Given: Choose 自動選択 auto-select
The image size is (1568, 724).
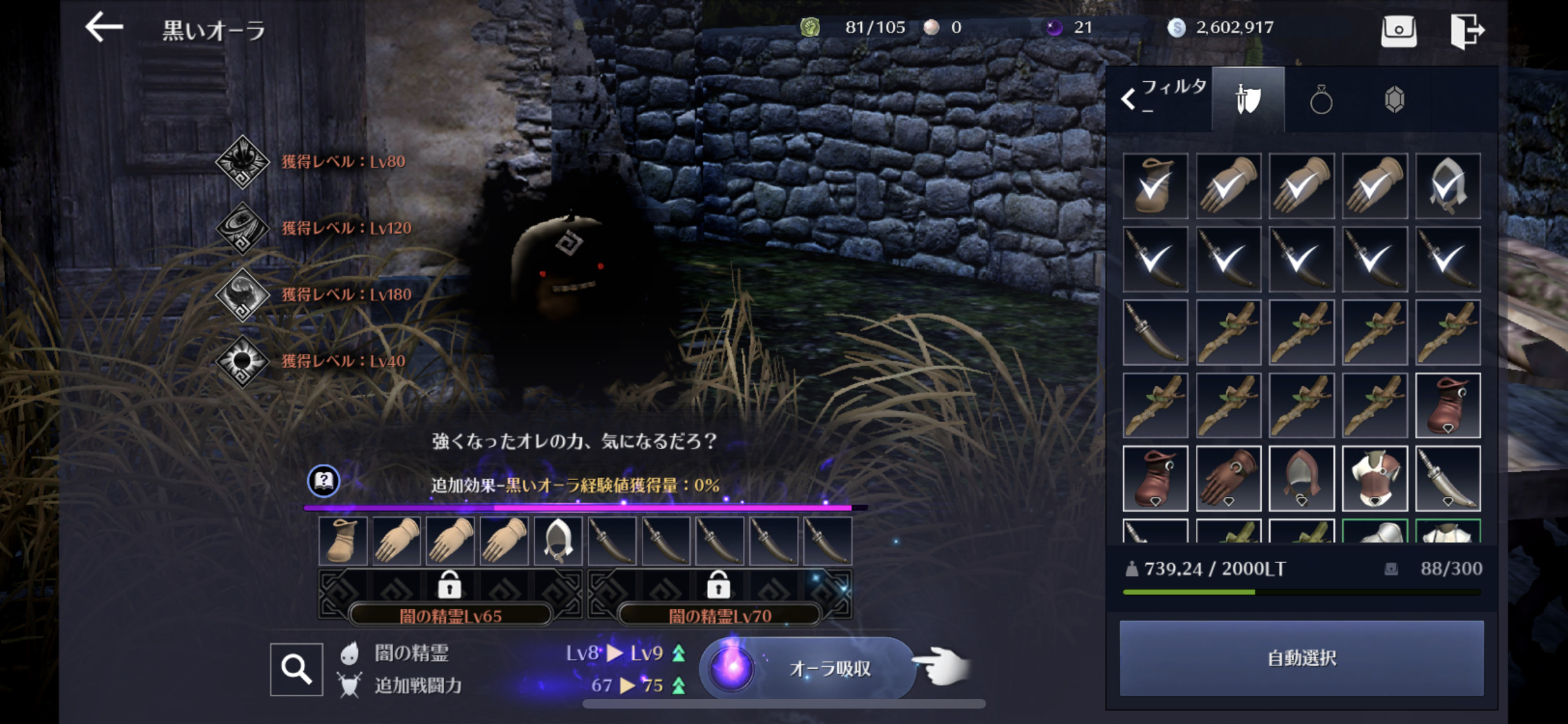Looking at the screenshot, I should [x=1301, y=658].
